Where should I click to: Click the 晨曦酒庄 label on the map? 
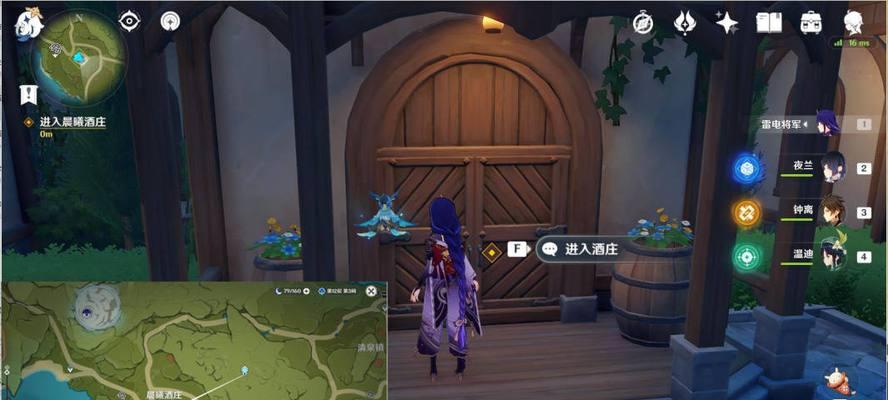pos(168,394)
